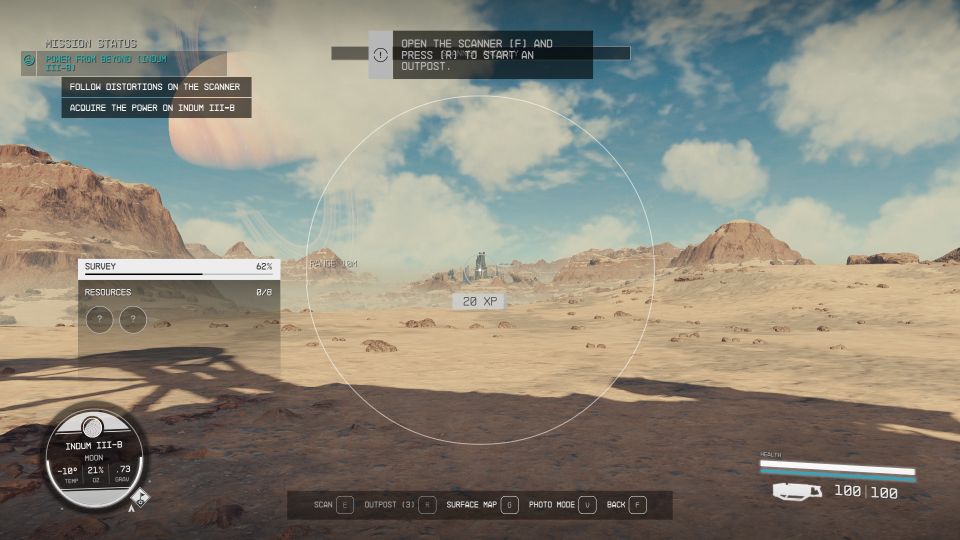Click the outpost tutorial hint message
This screenshot has height=540, width=960.
coord(480,55)
